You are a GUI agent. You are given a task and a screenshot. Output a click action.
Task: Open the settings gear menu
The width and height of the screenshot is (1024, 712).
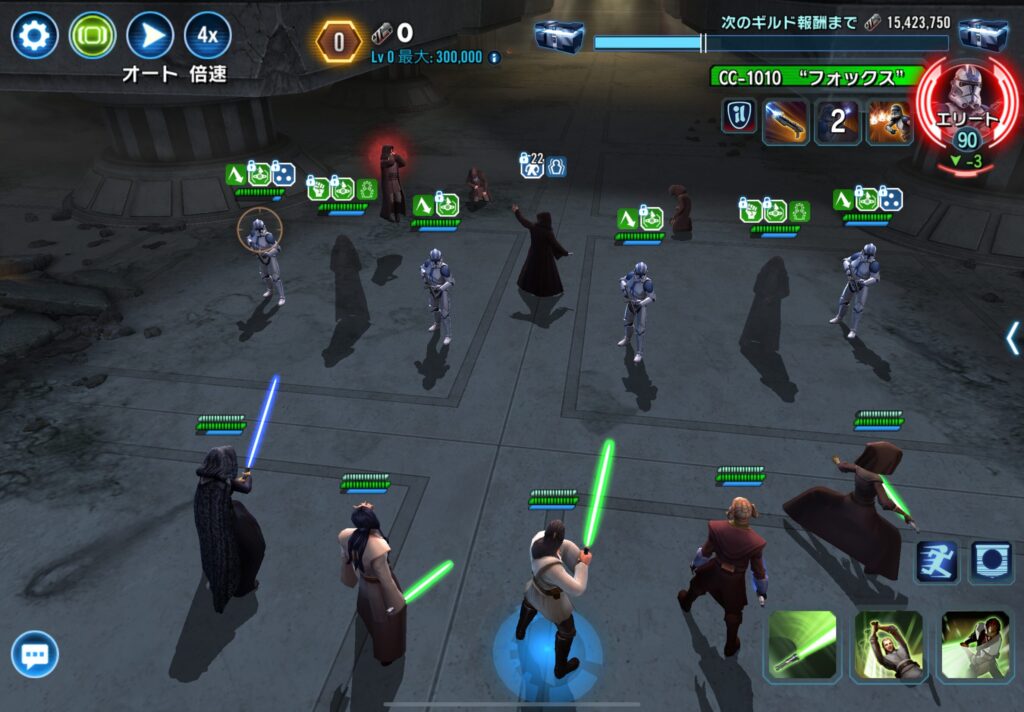pyautogui.click(x=34, y=37)
